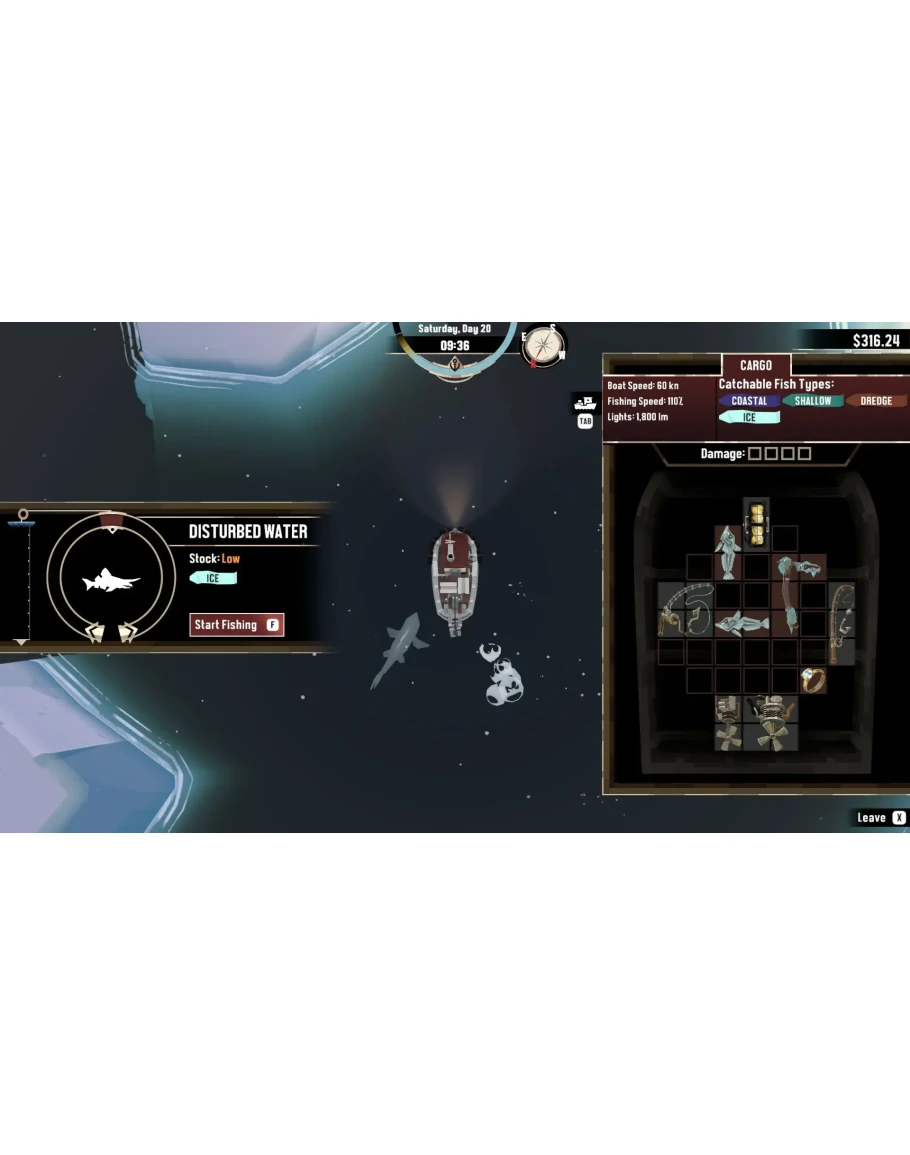
Task: Toggle the boat cargo icon
Action: 585,403
